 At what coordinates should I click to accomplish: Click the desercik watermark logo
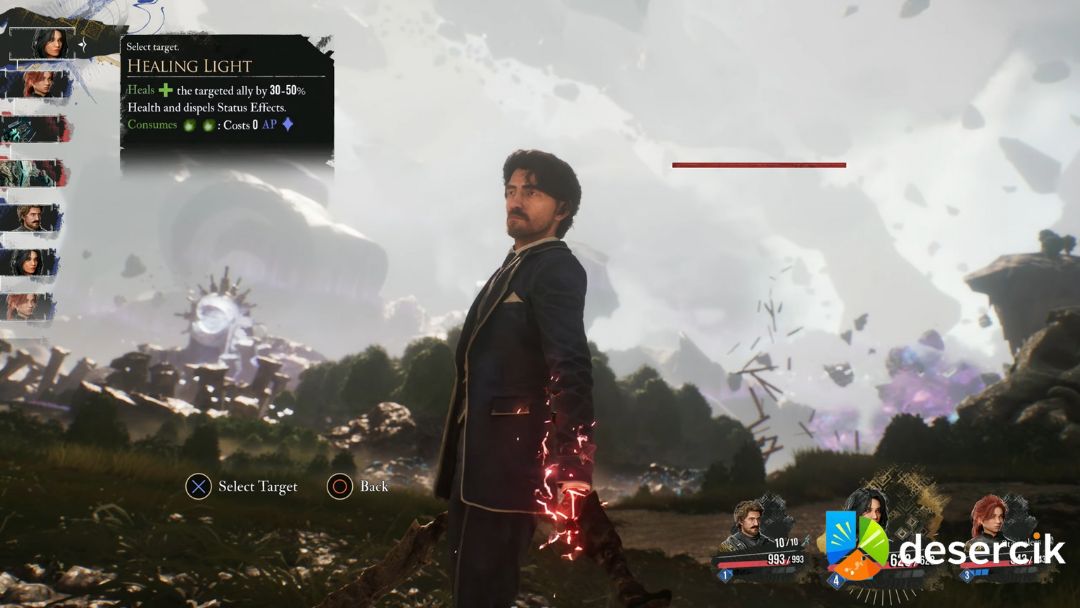click(x=945, y=547)
